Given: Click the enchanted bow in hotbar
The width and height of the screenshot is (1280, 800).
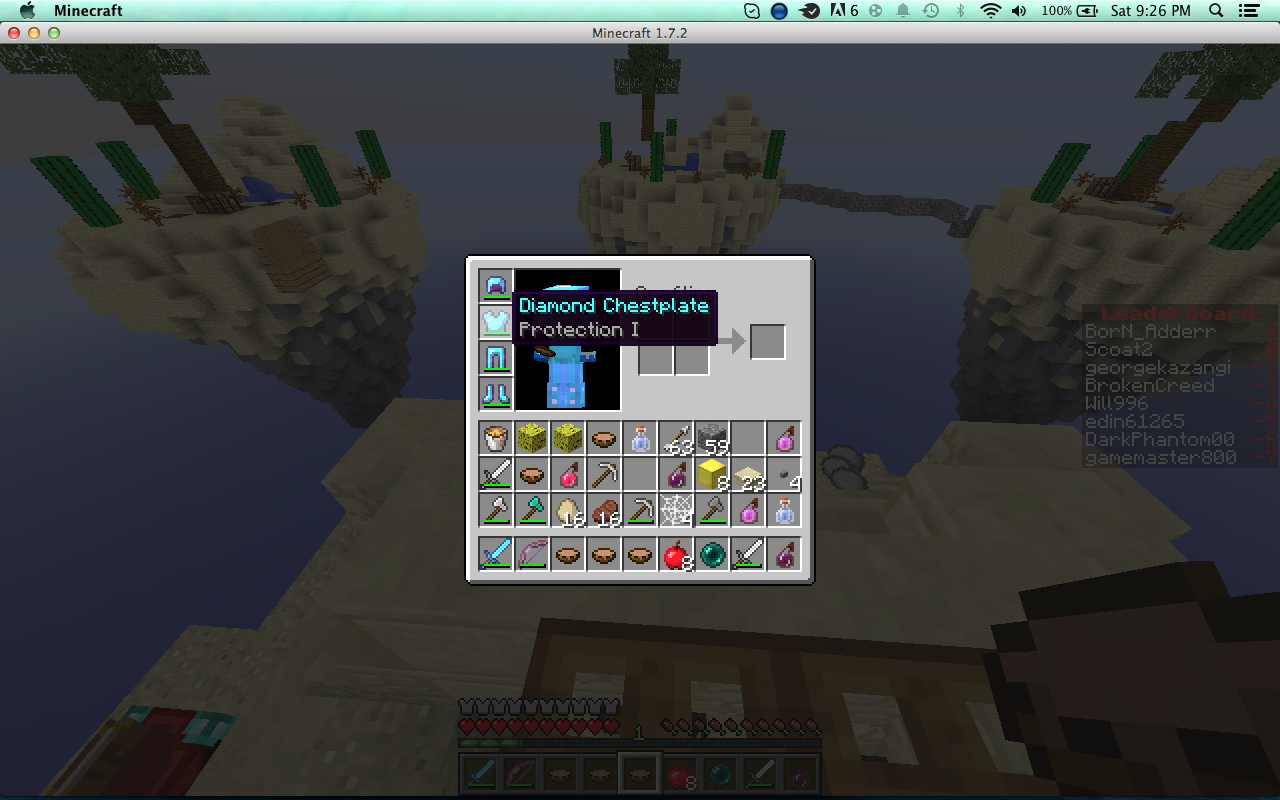Looking at the screenshot, I should coord(532,554).
